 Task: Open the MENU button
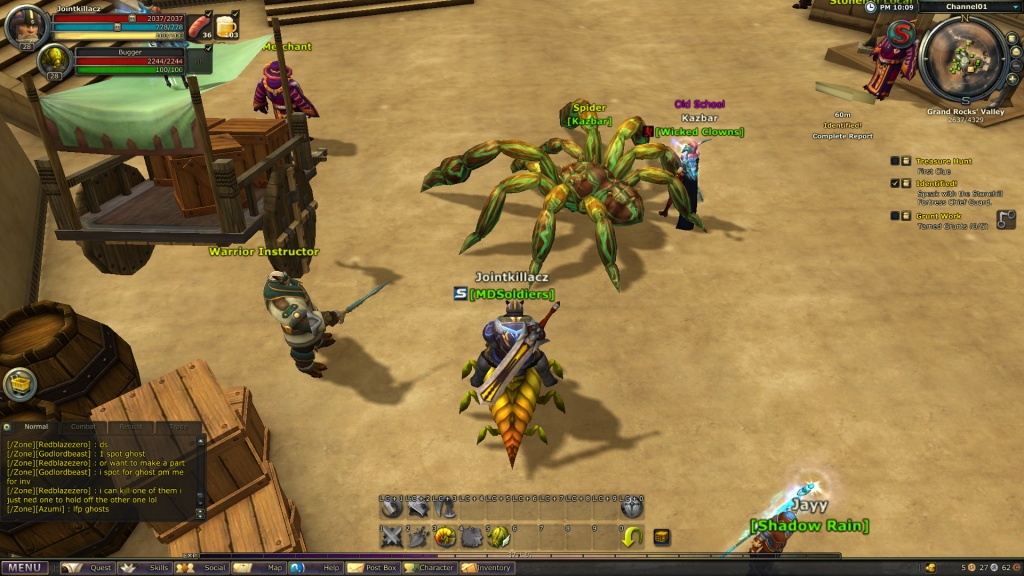coord(24,568)
